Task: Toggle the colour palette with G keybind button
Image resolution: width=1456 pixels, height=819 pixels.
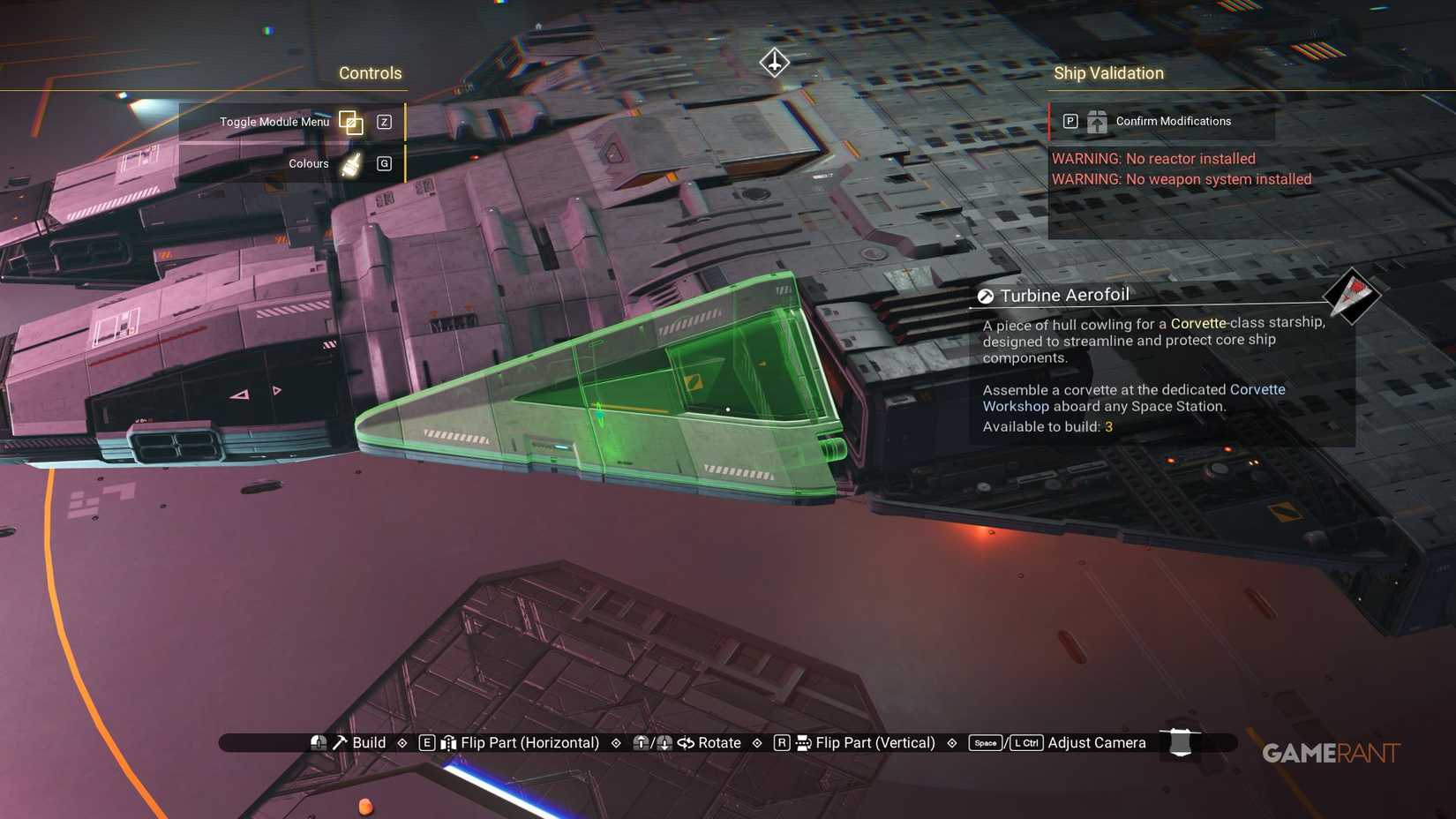Action: click(x=384, y=163)
